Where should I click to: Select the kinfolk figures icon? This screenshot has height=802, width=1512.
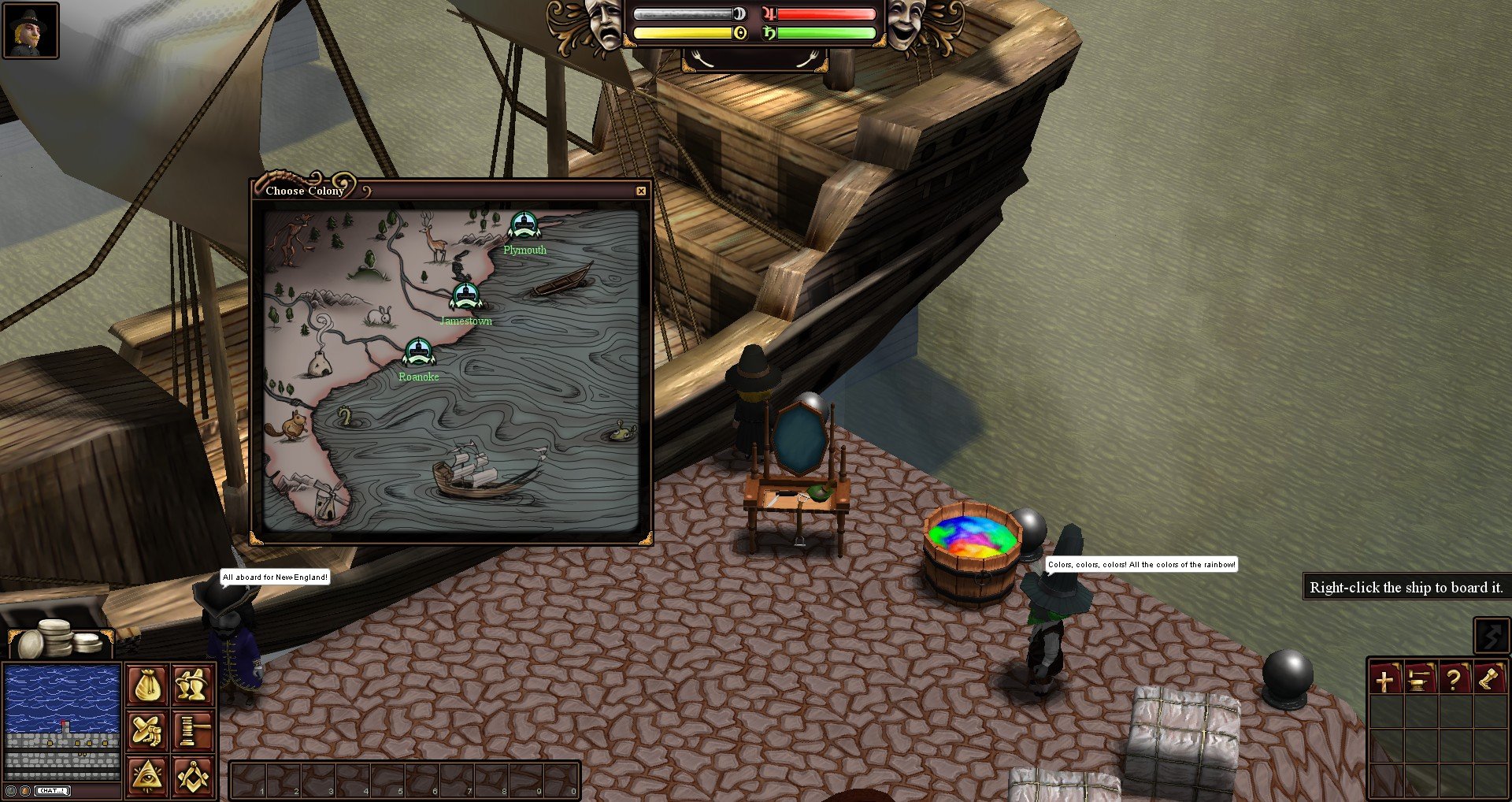coord(191,686)
